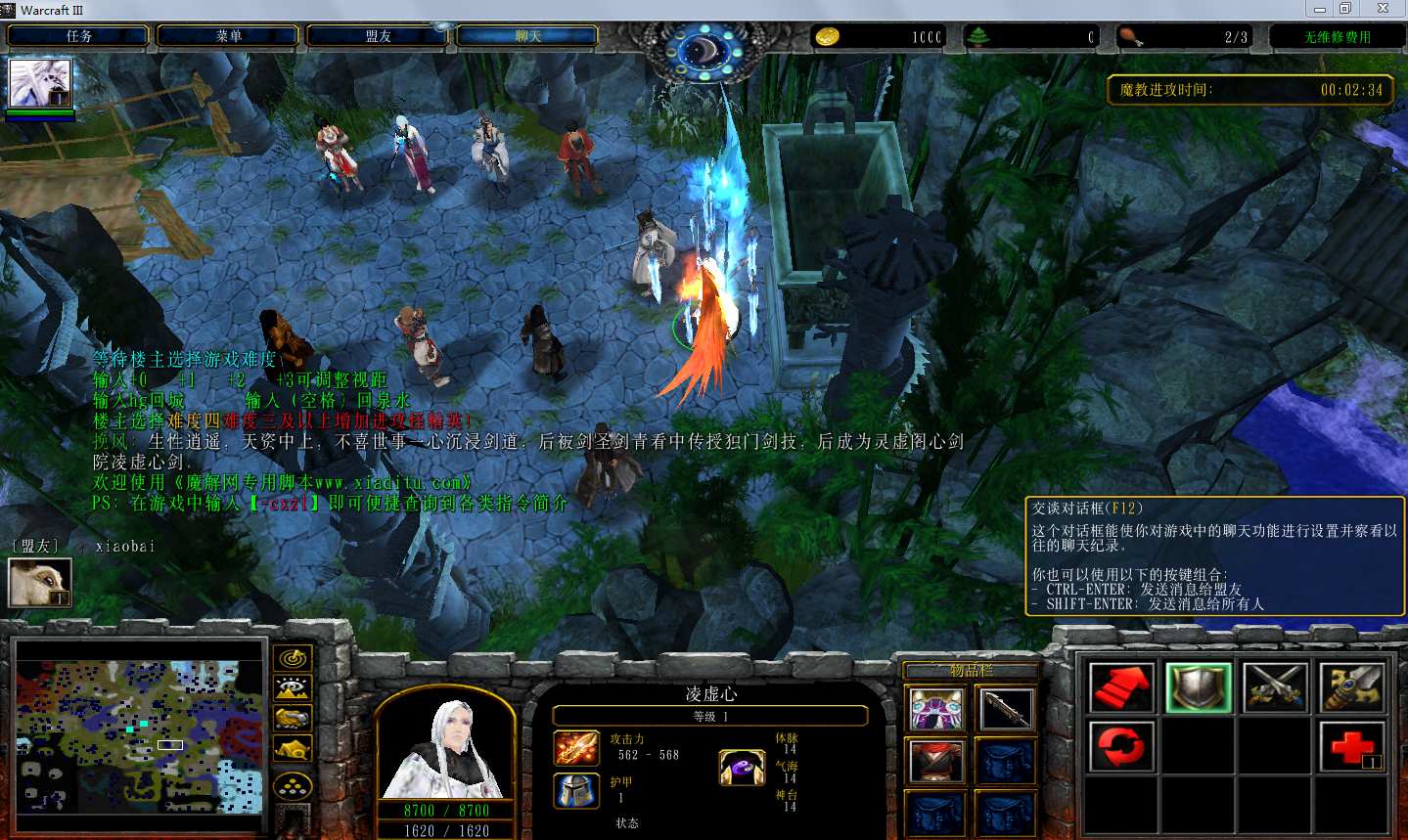Open the 任务 quests menu

78,36
